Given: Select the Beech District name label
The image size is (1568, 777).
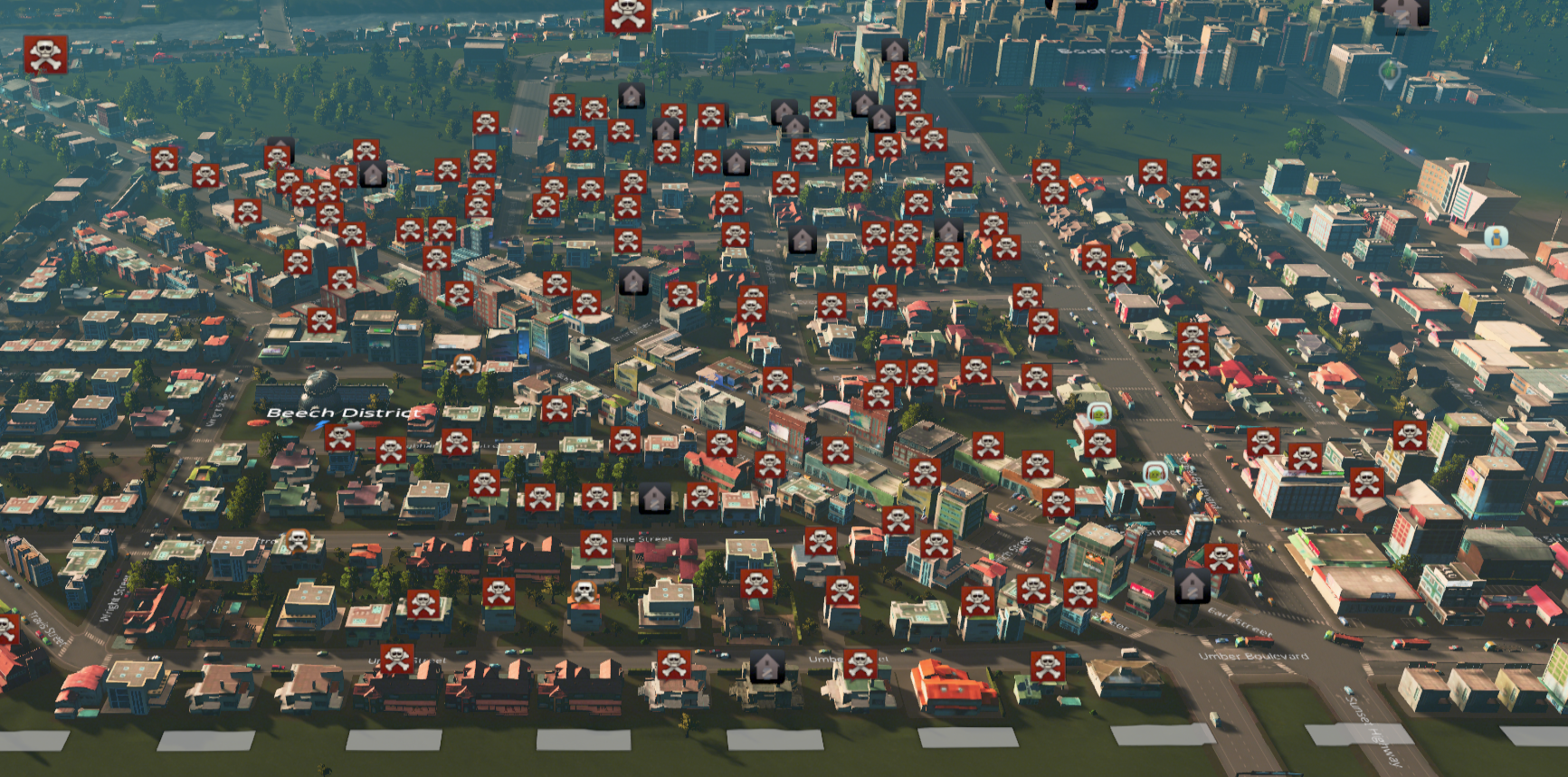Looking at the screenshot, I should point(344,412).
